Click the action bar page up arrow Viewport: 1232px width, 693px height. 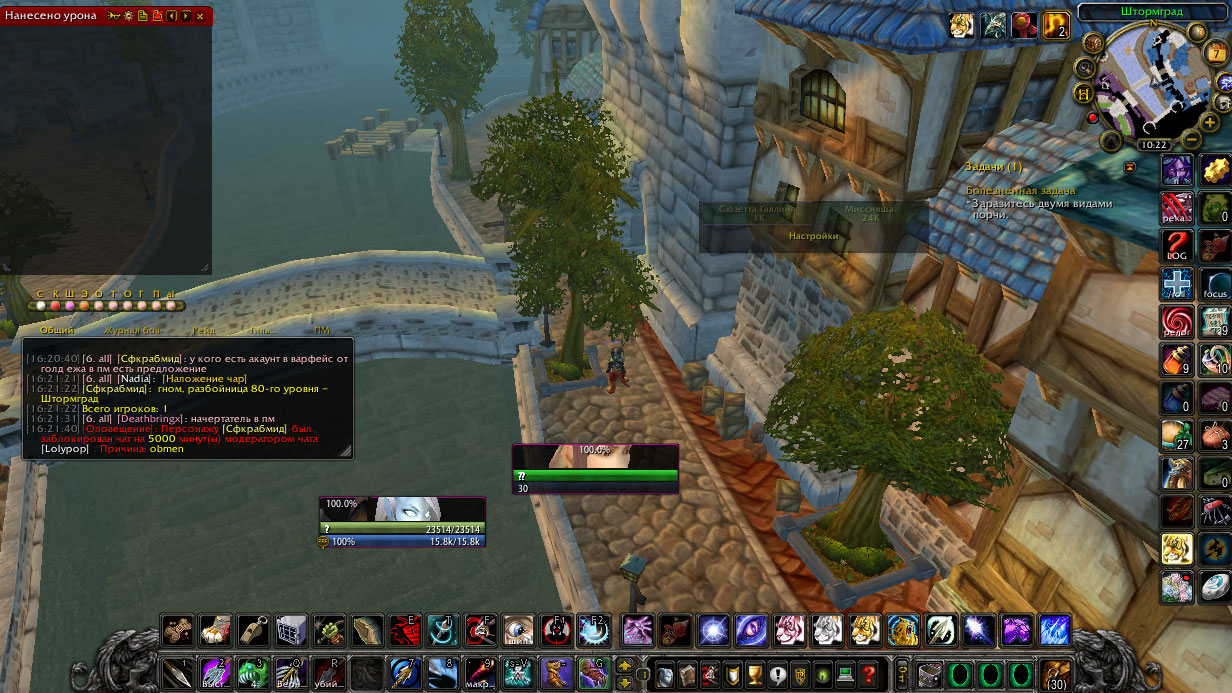click(625, 664)
